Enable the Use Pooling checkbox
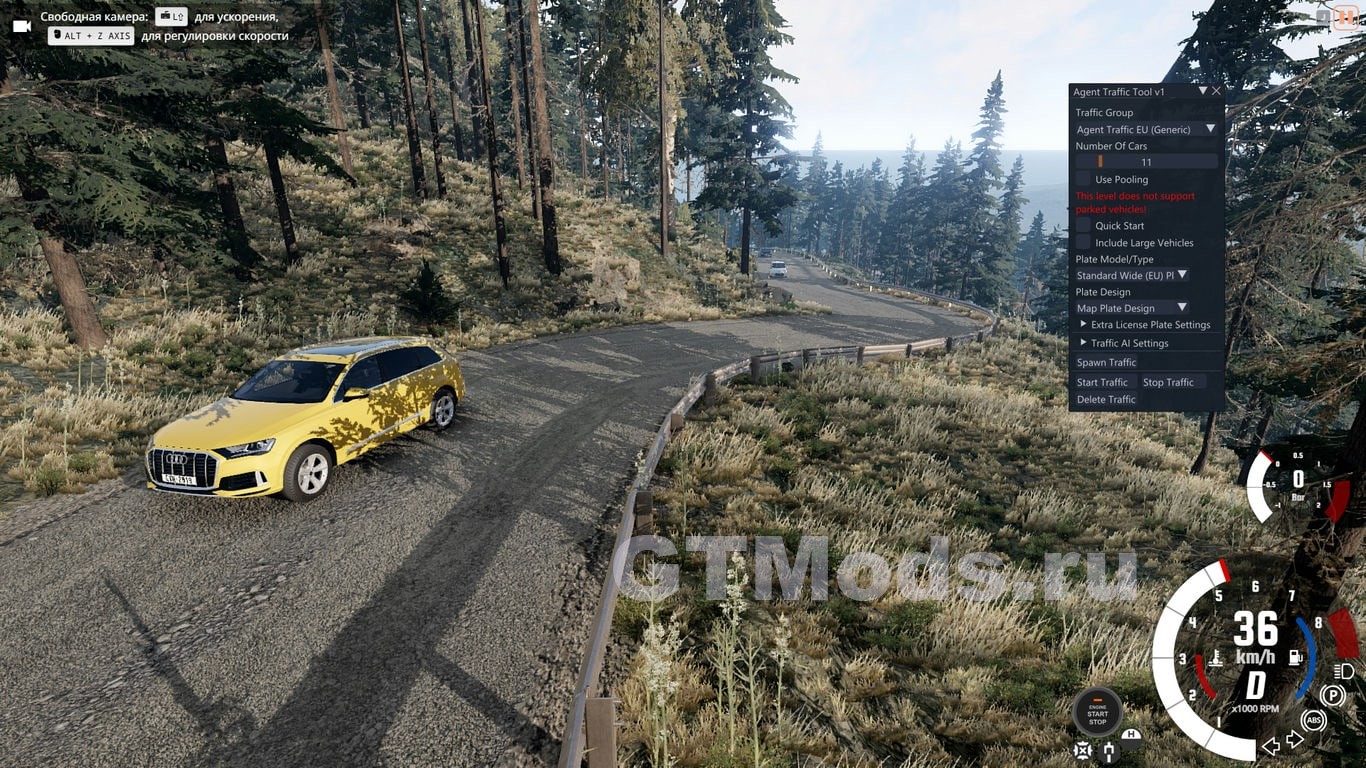 (1084, 179)
